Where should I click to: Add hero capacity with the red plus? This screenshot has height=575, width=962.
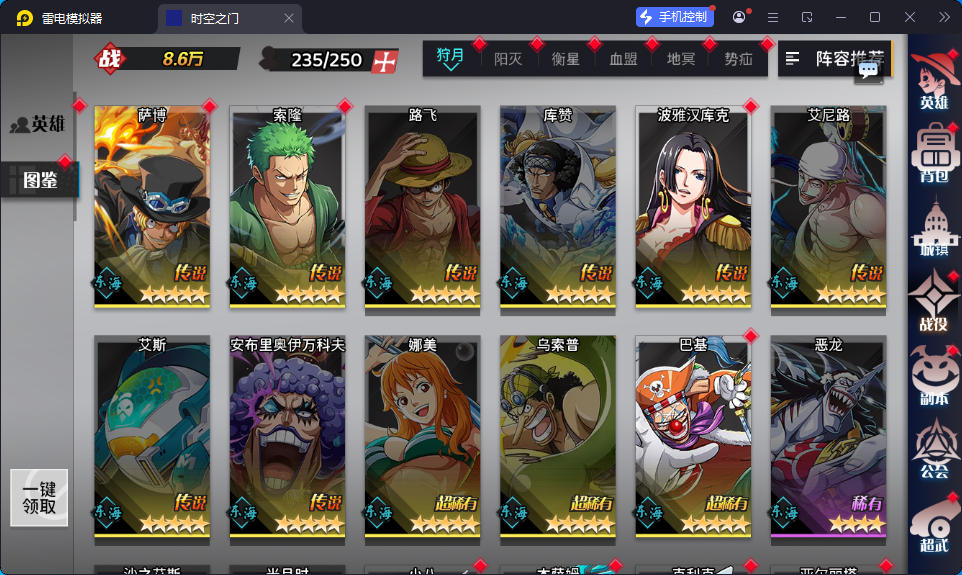coord(384,60)
